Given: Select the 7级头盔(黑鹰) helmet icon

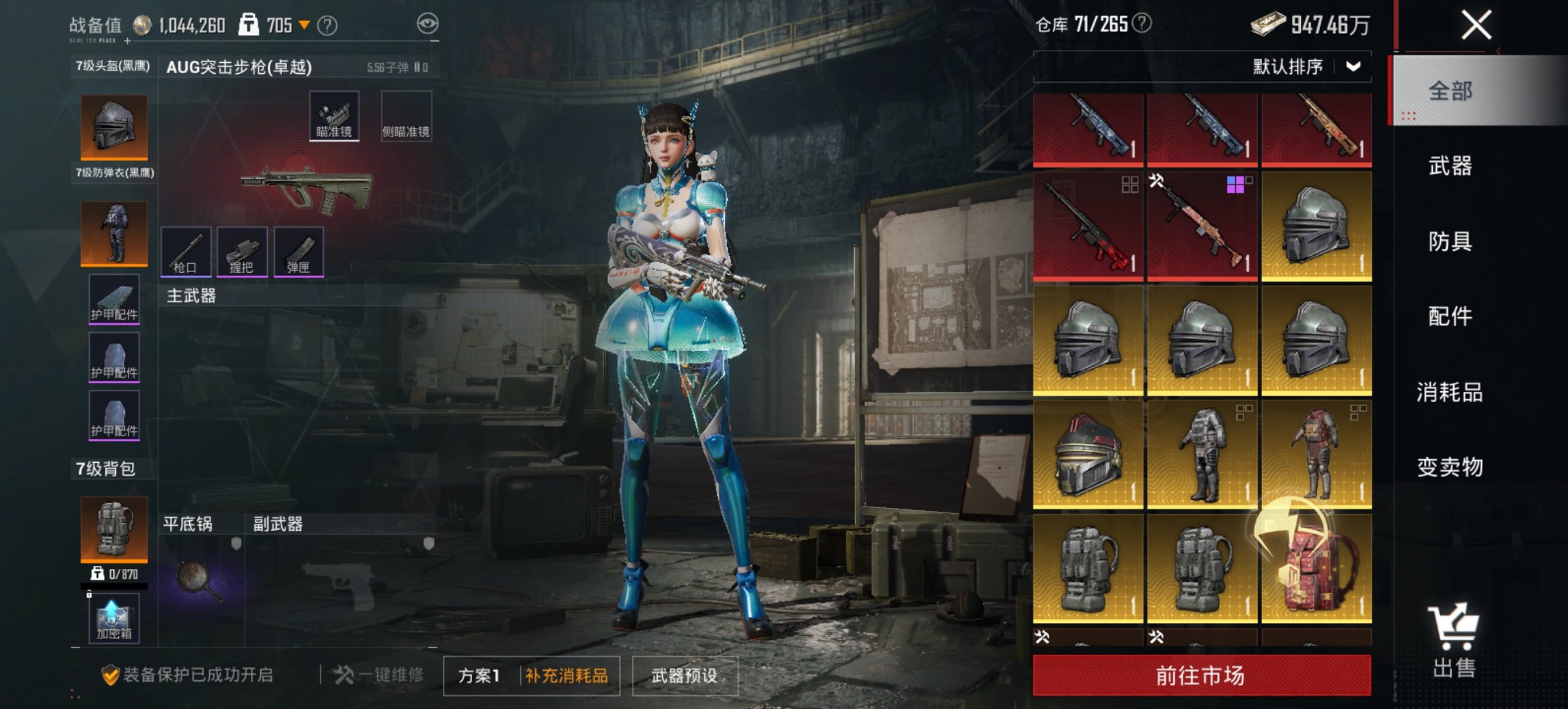Looking at the screenshot, I should (x=113, y=126).
